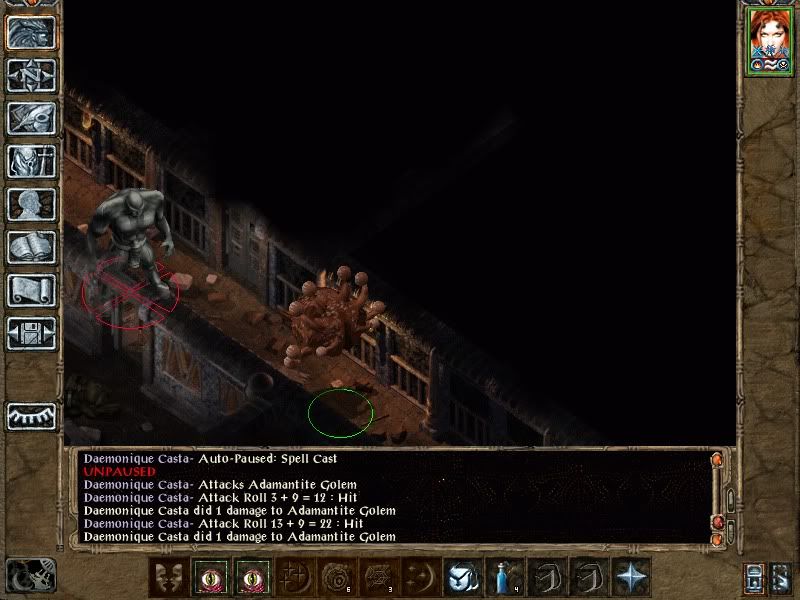Toggle party AI with the bottom-right lantern button
Image resolution: width=800 pixels, height=600 pixels.
[x=755, y=577]
